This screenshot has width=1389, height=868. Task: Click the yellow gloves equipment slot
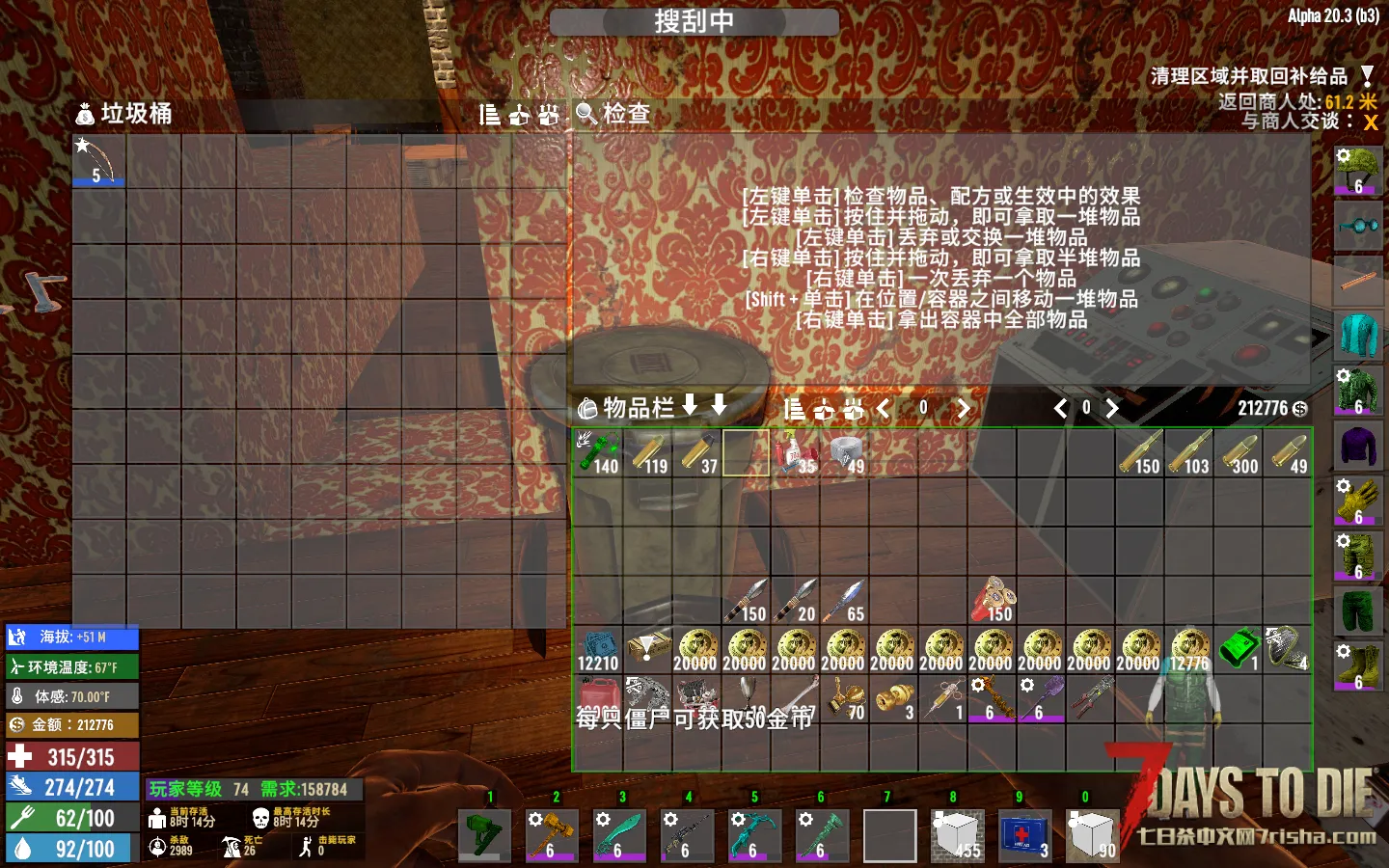[x=1358, y=502]
